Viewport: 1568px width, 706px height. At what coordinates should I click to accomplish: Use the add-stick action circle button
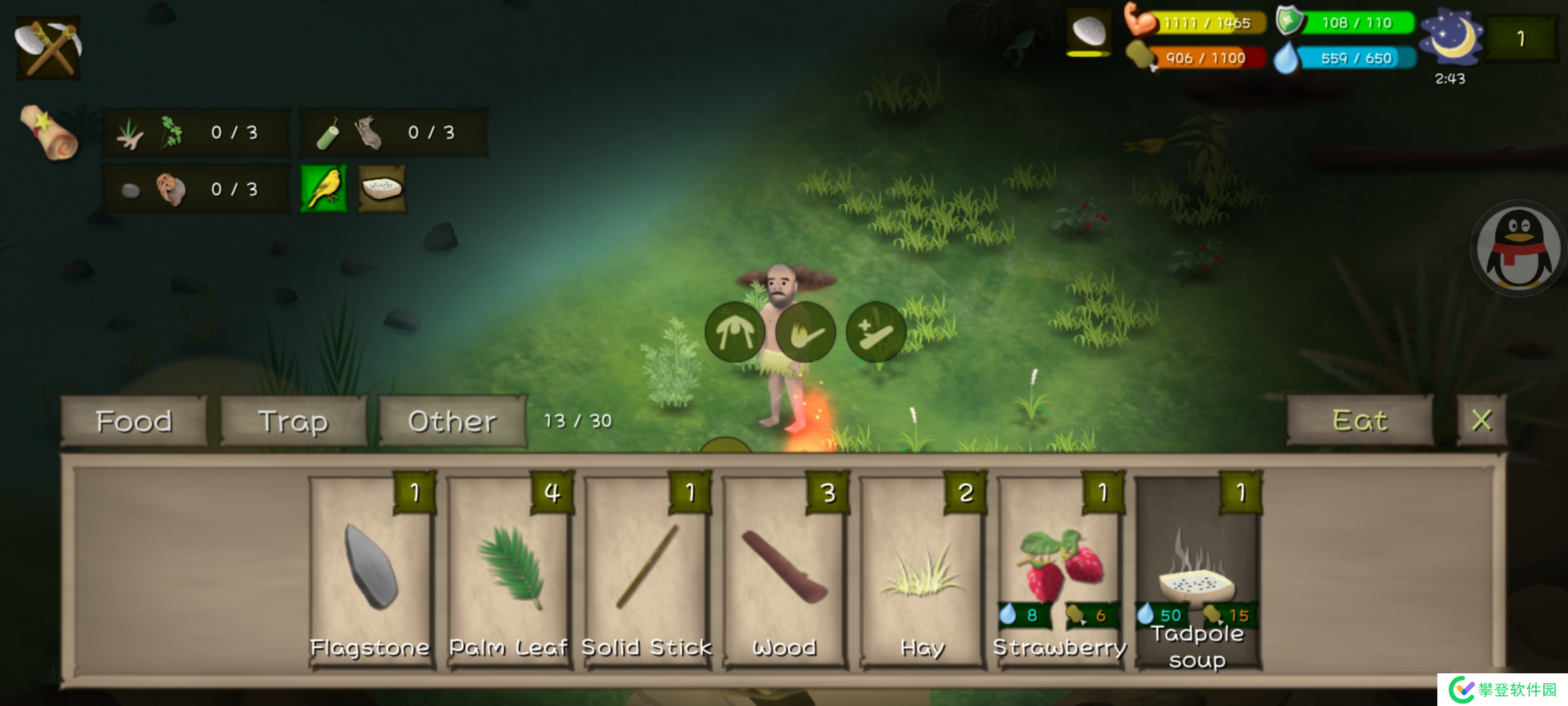coord(876,332)
